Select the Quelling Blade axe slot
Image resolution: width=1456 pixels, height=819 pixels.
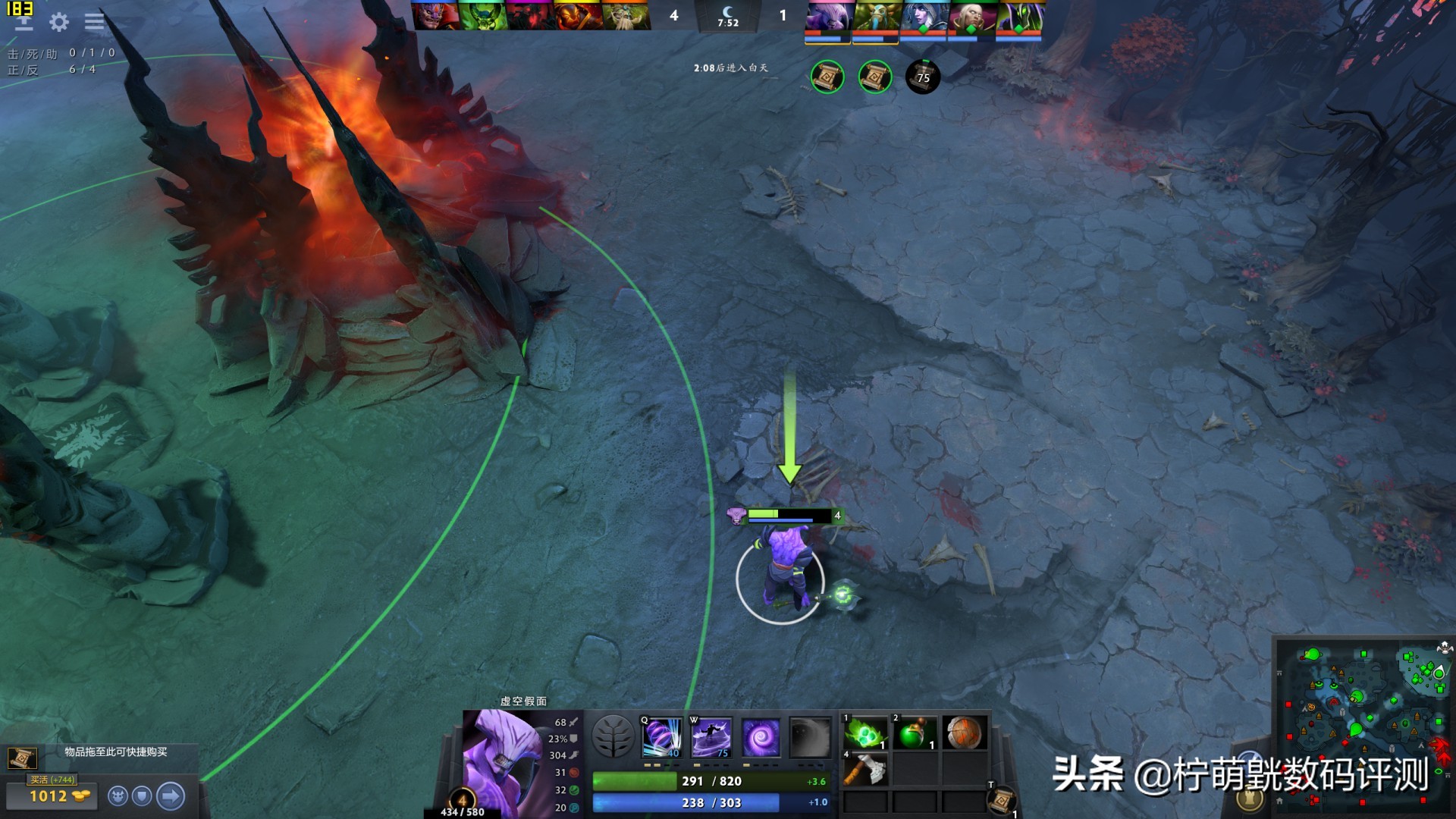[x=865, y=769]
